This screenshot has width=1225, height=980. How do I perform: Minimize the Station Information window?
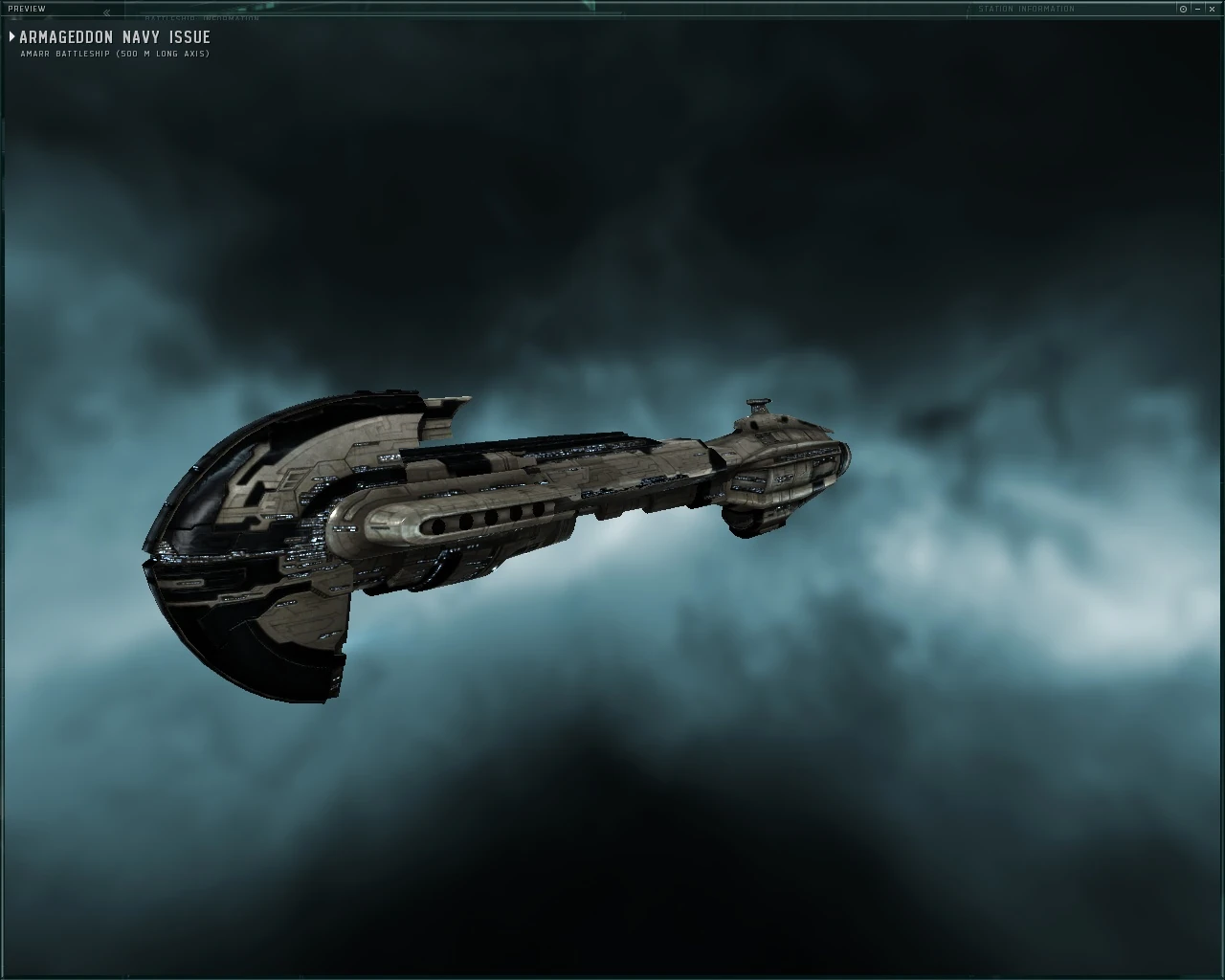tap(1197, 9)
